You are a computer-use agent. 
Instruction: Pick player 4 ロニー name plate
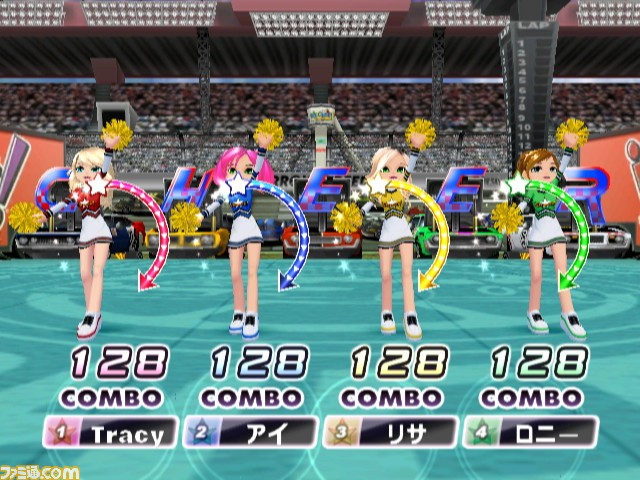[x=530, y=433]
